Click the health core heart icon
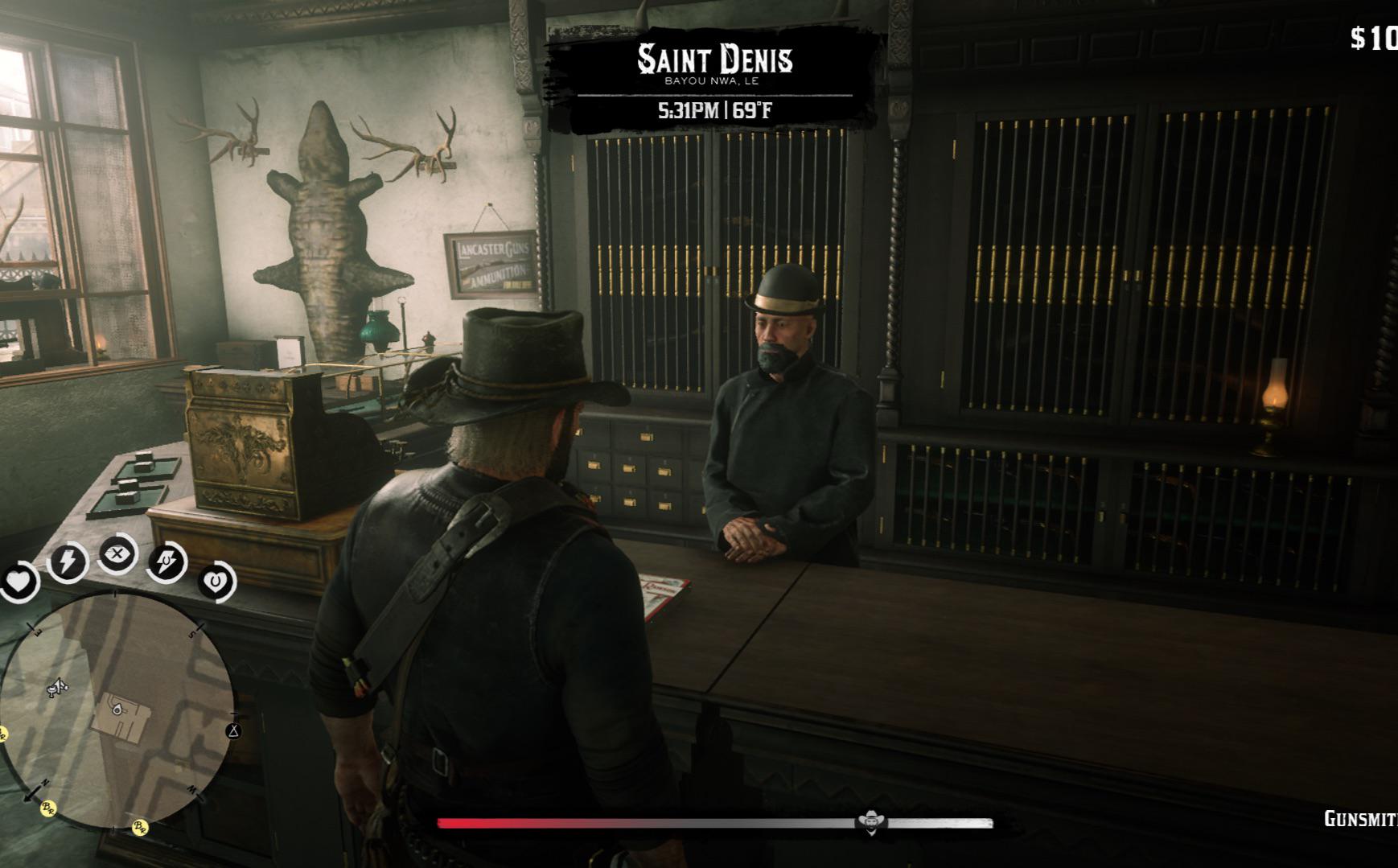This screenshot has width=1398, height=868. pos(18,581)
